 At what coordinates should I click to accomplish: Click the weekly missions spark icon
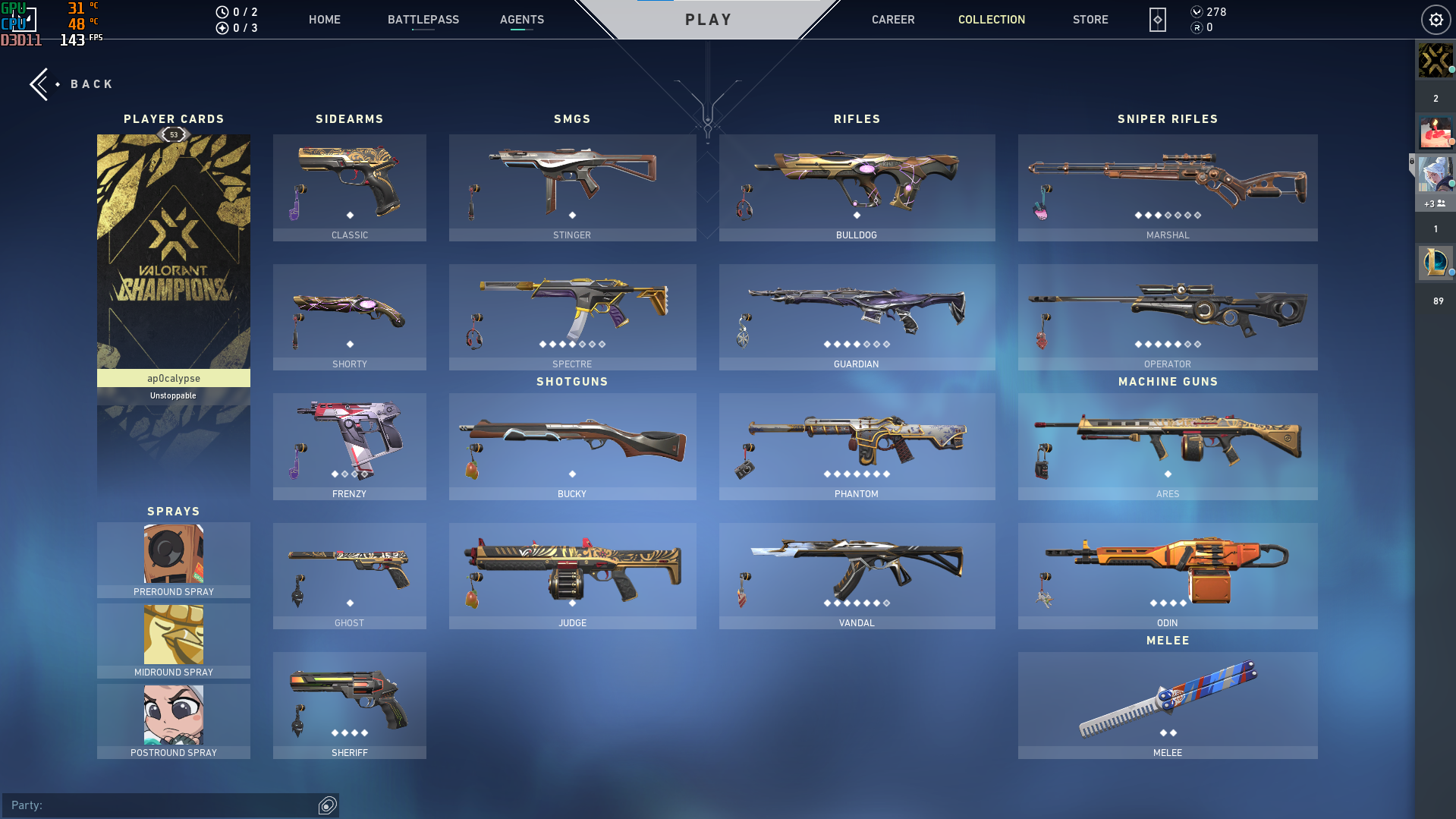(221, 28)
